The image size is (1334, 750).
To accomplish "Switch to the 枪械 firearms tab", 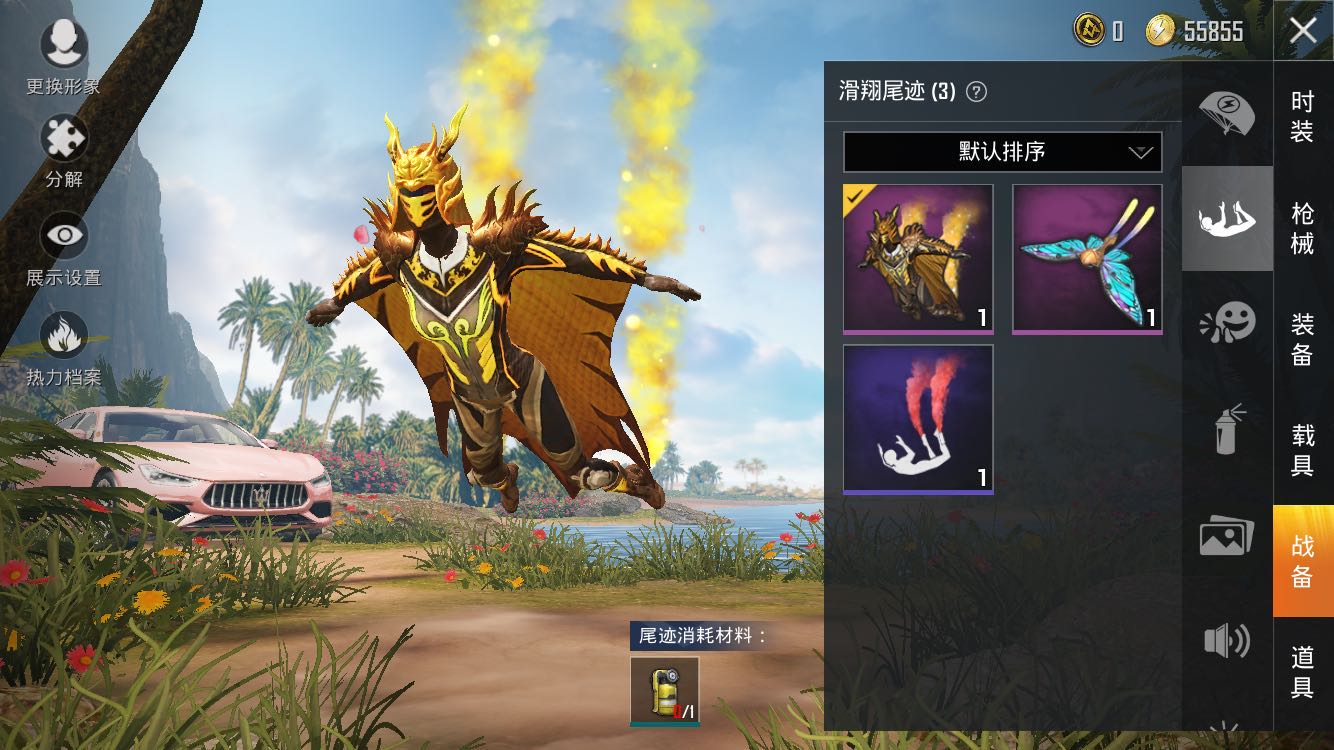I will (x=1302, y=227).
